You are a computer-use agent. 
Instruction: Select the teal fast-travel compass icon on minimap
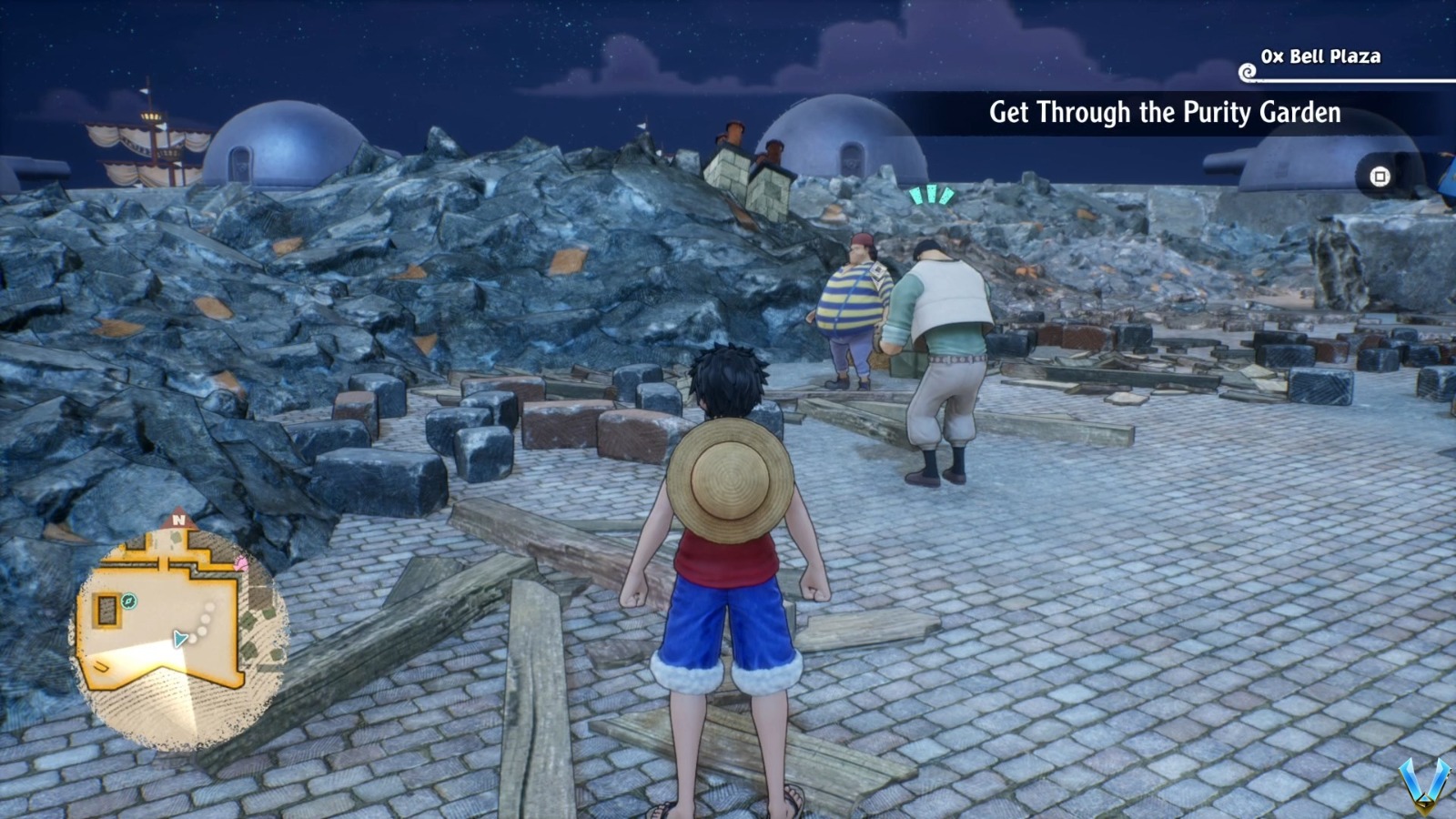point(128,601)
